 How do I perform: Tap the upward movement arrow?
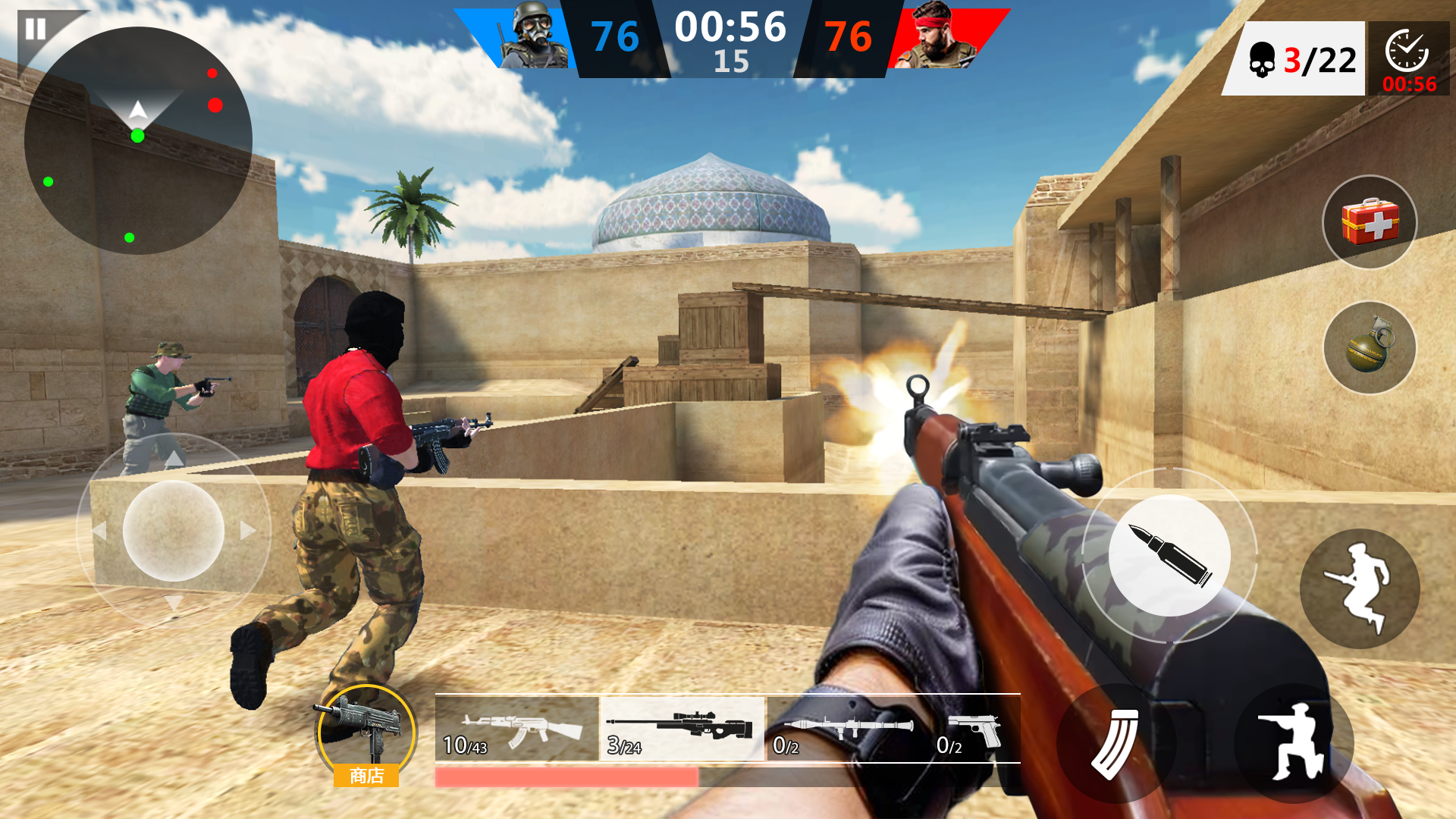point(174,457)
